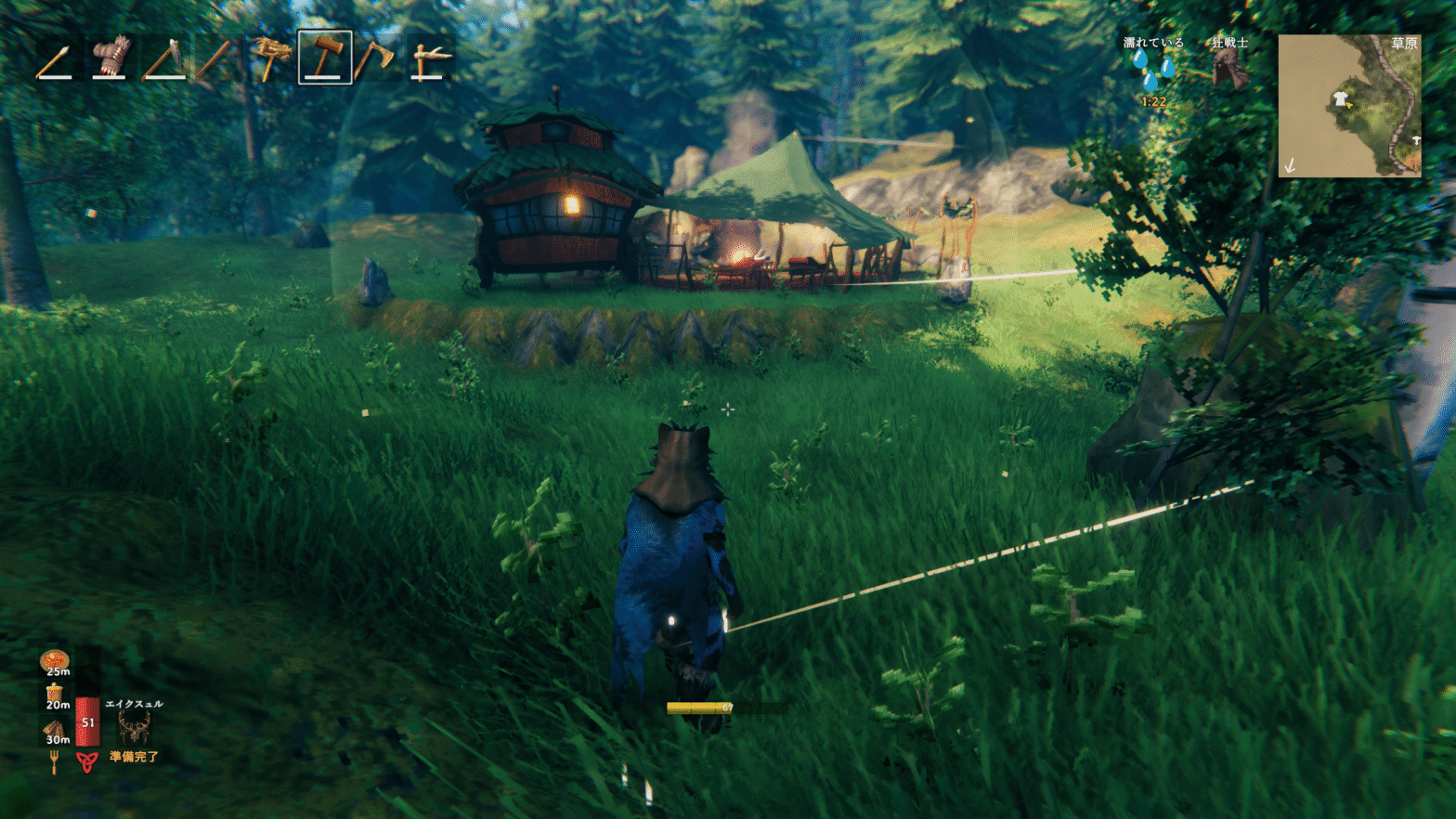Choose the clawed fist weapon hotbar slot
This screenshot has height=819, width=1456.
tap(110, 58)
